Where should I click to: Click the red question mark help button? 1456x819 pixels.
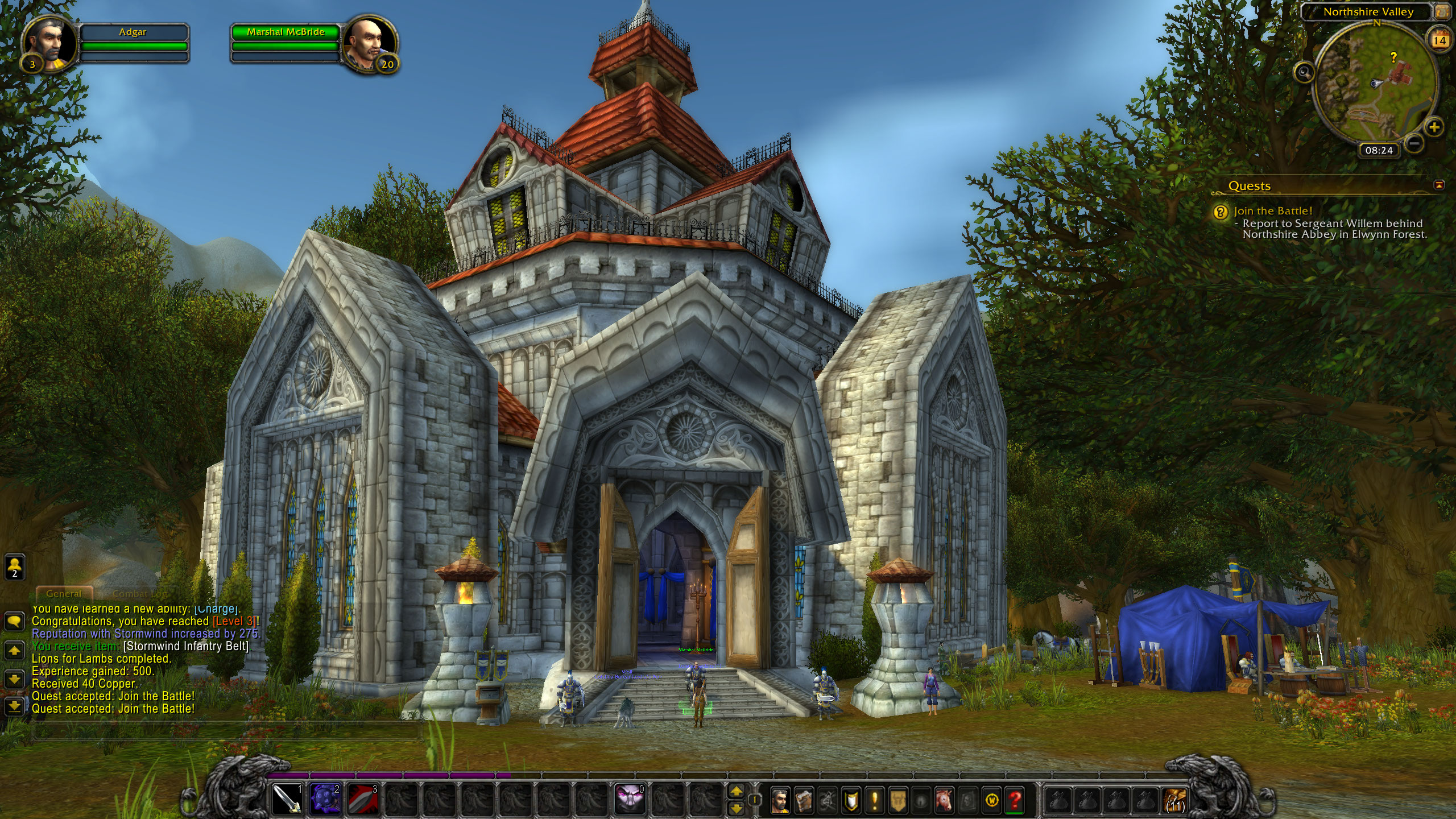click(x=1014, y=800)
